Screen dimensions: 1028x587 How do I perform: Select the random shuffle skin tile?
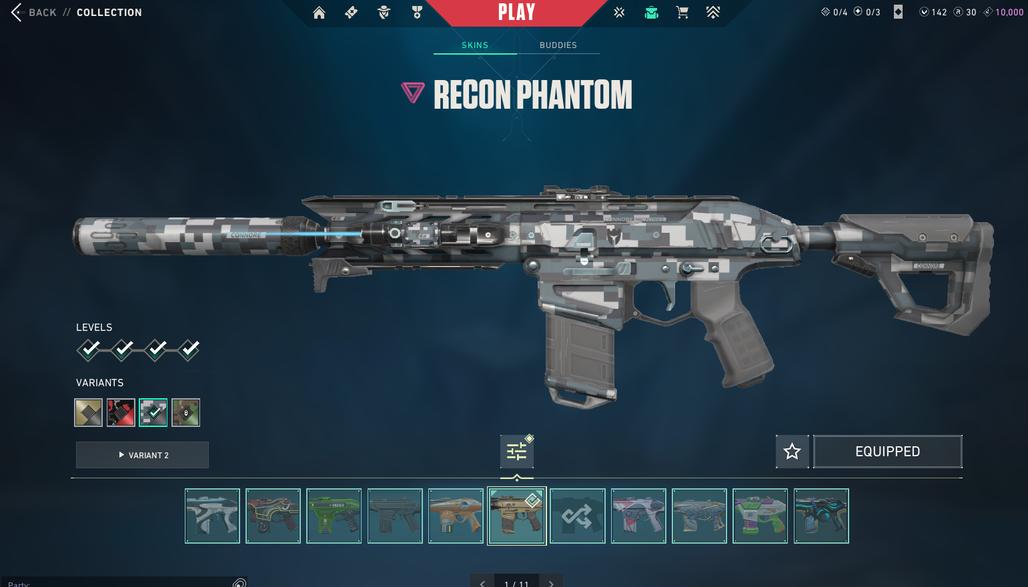(577, 516)
